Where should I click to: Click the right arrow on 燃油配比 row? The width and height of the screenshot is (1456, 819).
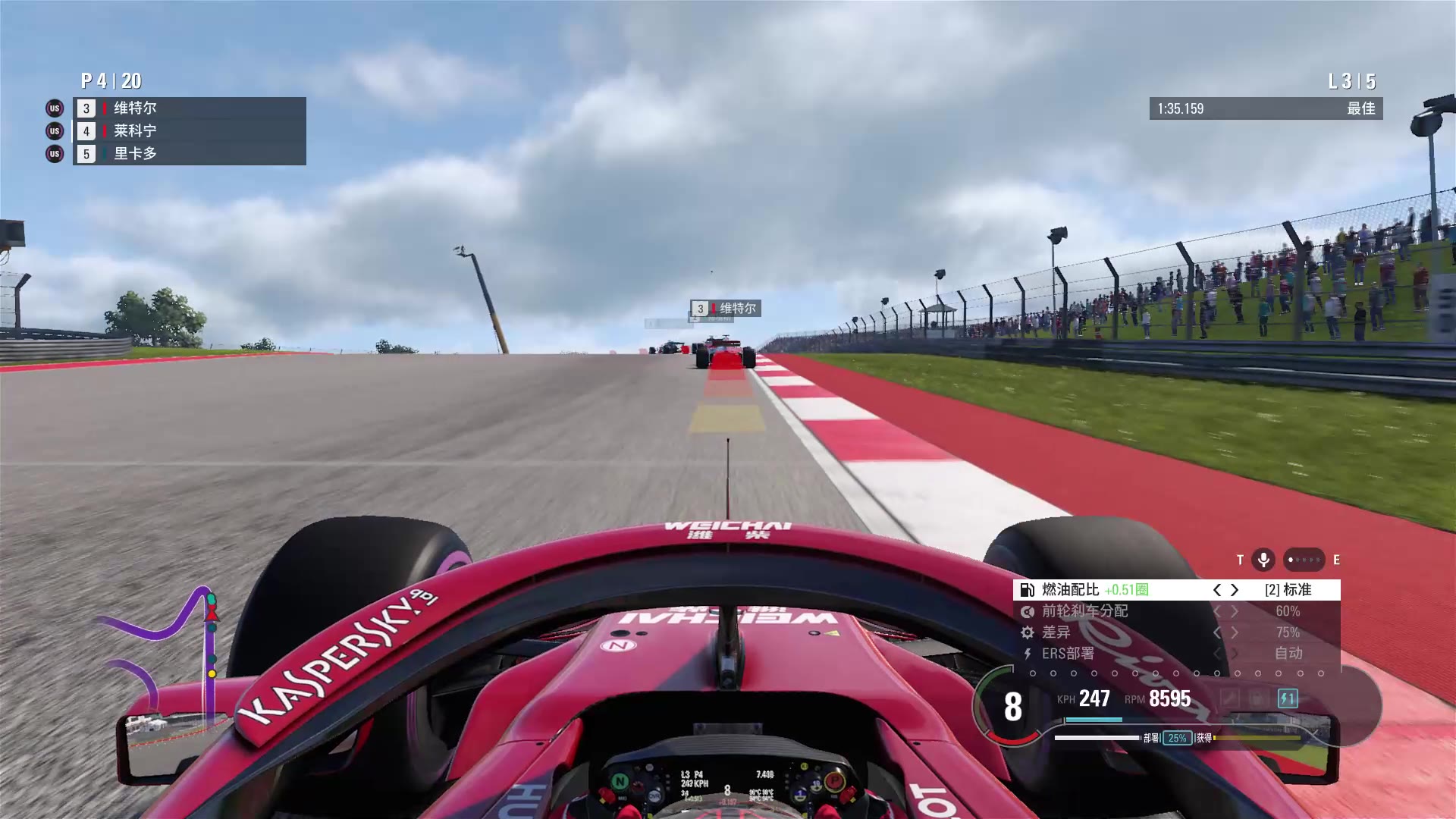[x=1235, y=591]
